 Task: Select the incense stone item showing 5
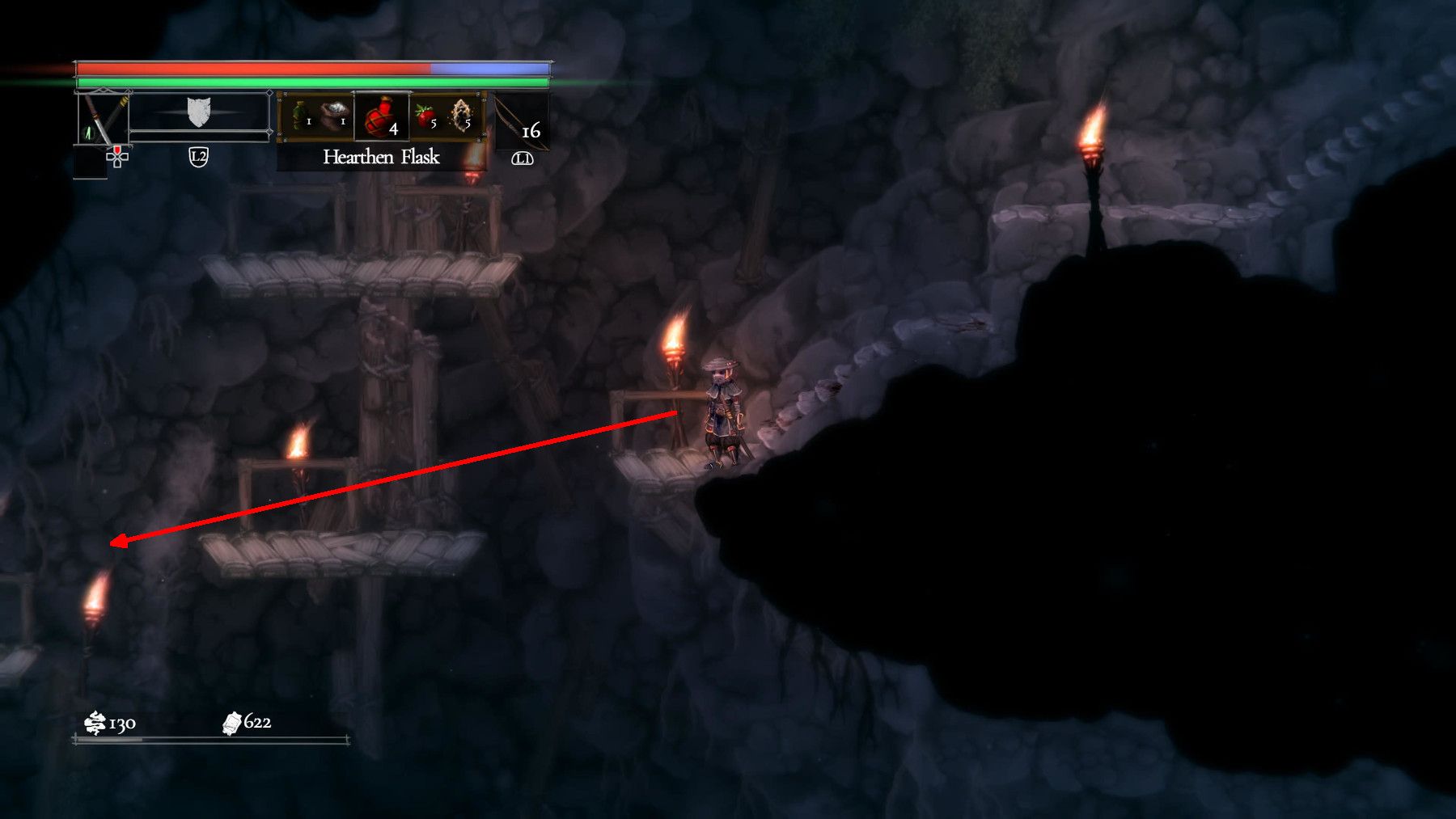pyautogui.click(x=459, y=116)
